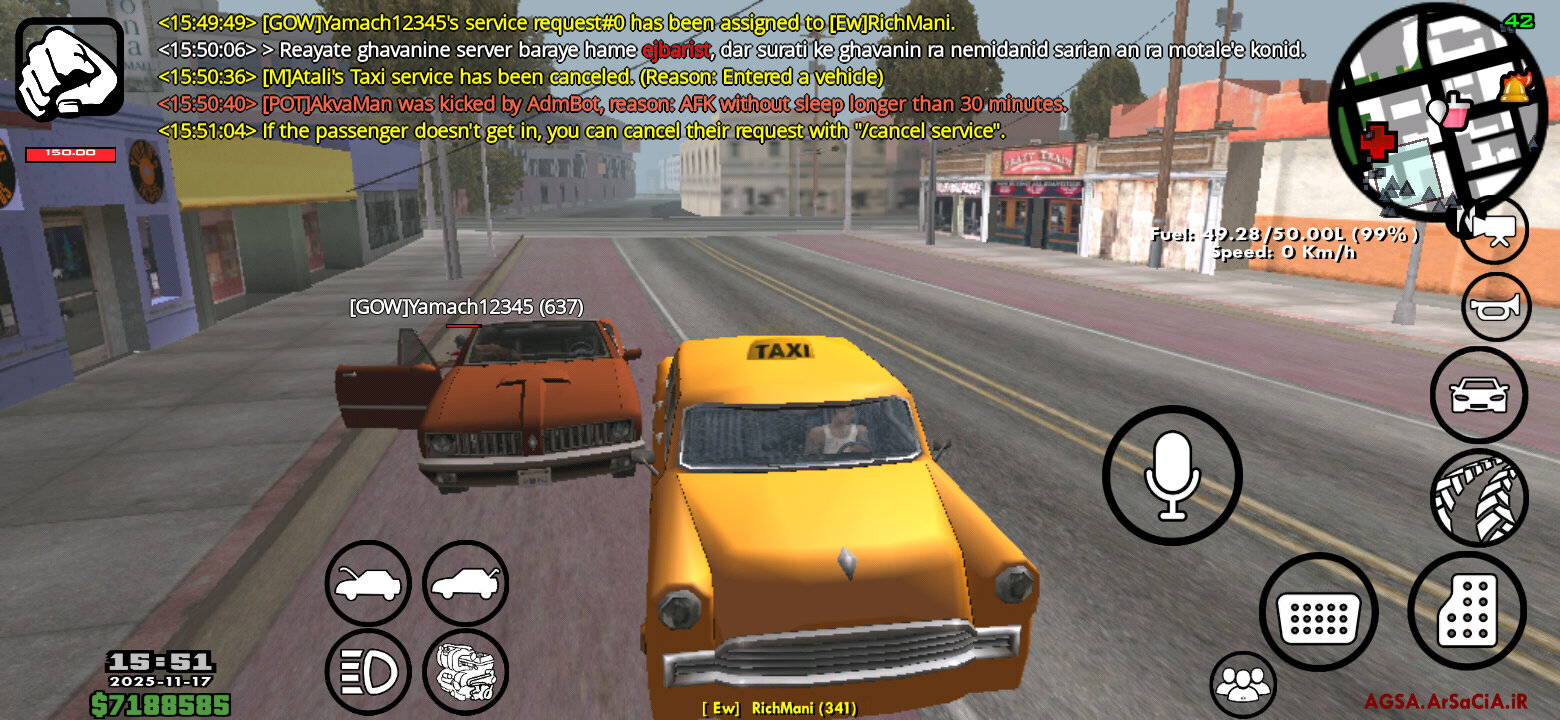Tap the fist melee attack icon
The image size is (1560, 720).
point(70,70)
